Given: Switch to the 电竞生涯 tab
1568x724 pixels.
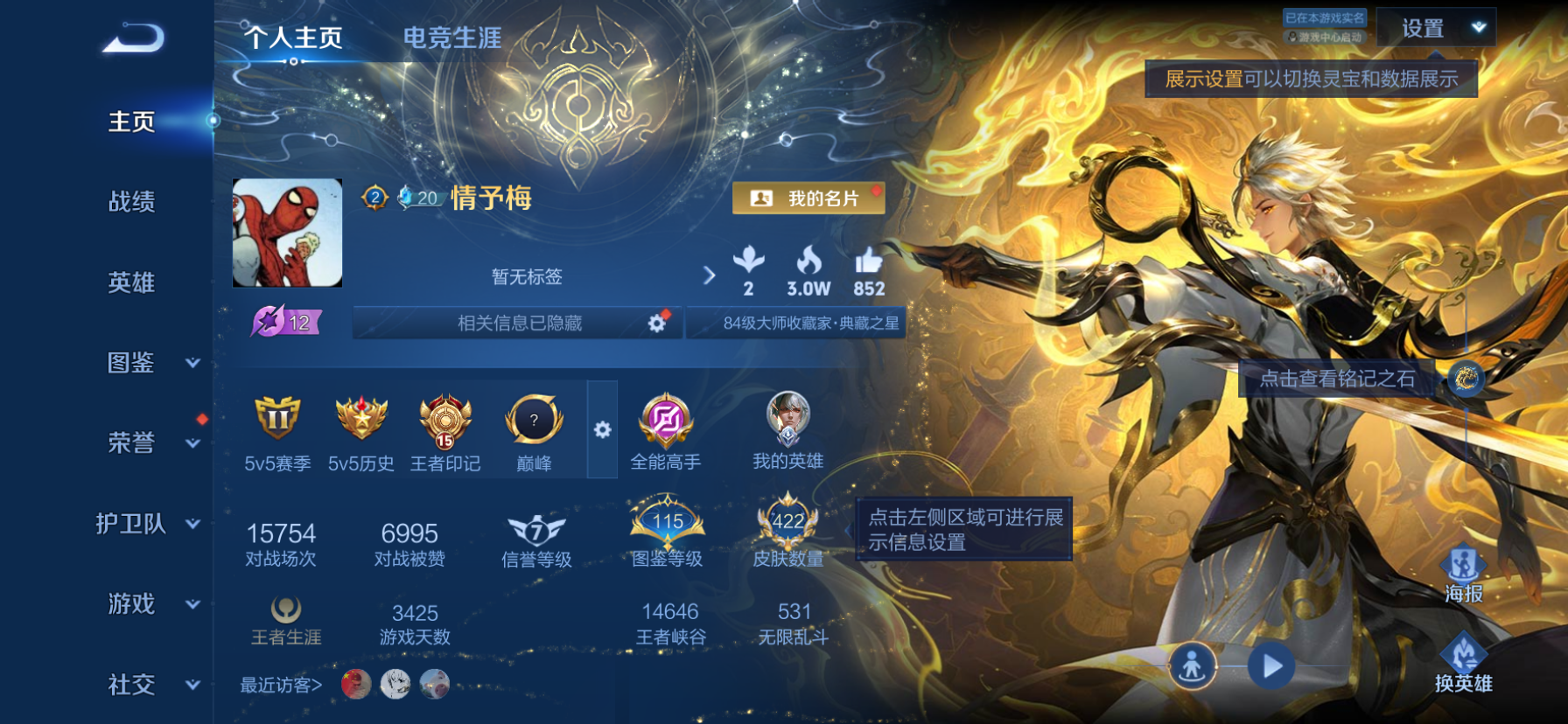Looking at the screenshot, I should [x=451, y=38].
